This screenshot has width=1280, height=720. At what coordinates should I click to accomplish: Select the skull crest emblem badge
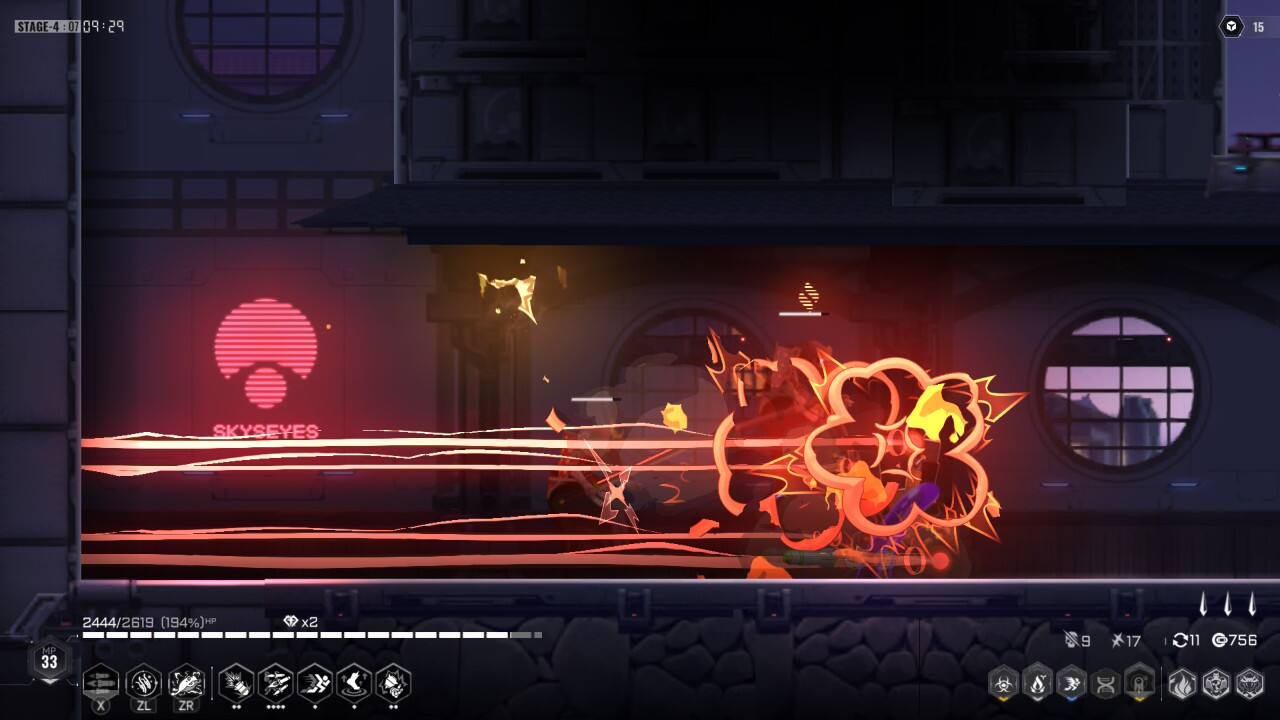[x=1216, y=684]
